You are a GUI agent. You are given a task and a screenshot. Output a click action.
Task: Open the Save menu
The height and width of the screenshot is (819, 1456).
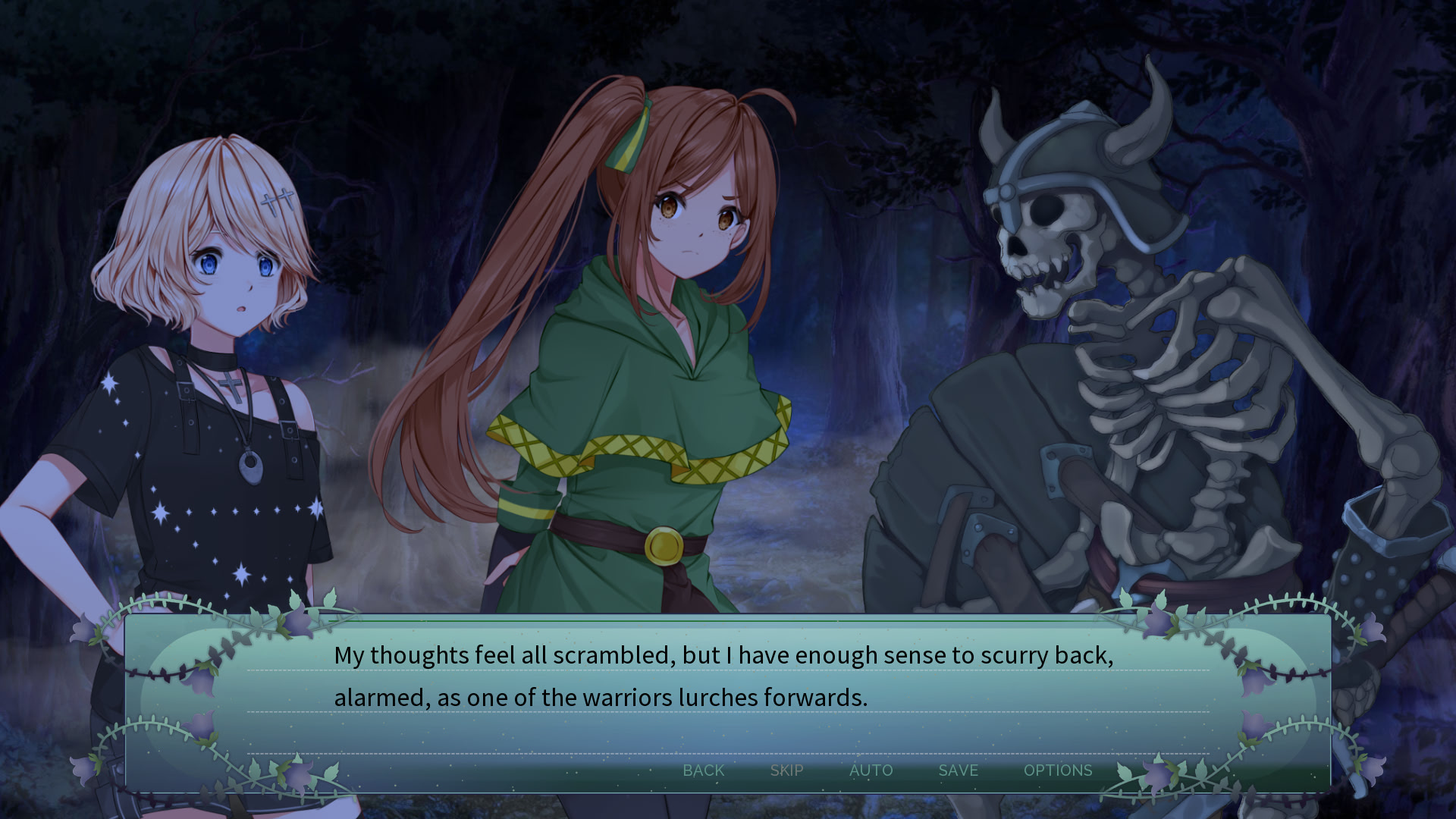point(958,770)
